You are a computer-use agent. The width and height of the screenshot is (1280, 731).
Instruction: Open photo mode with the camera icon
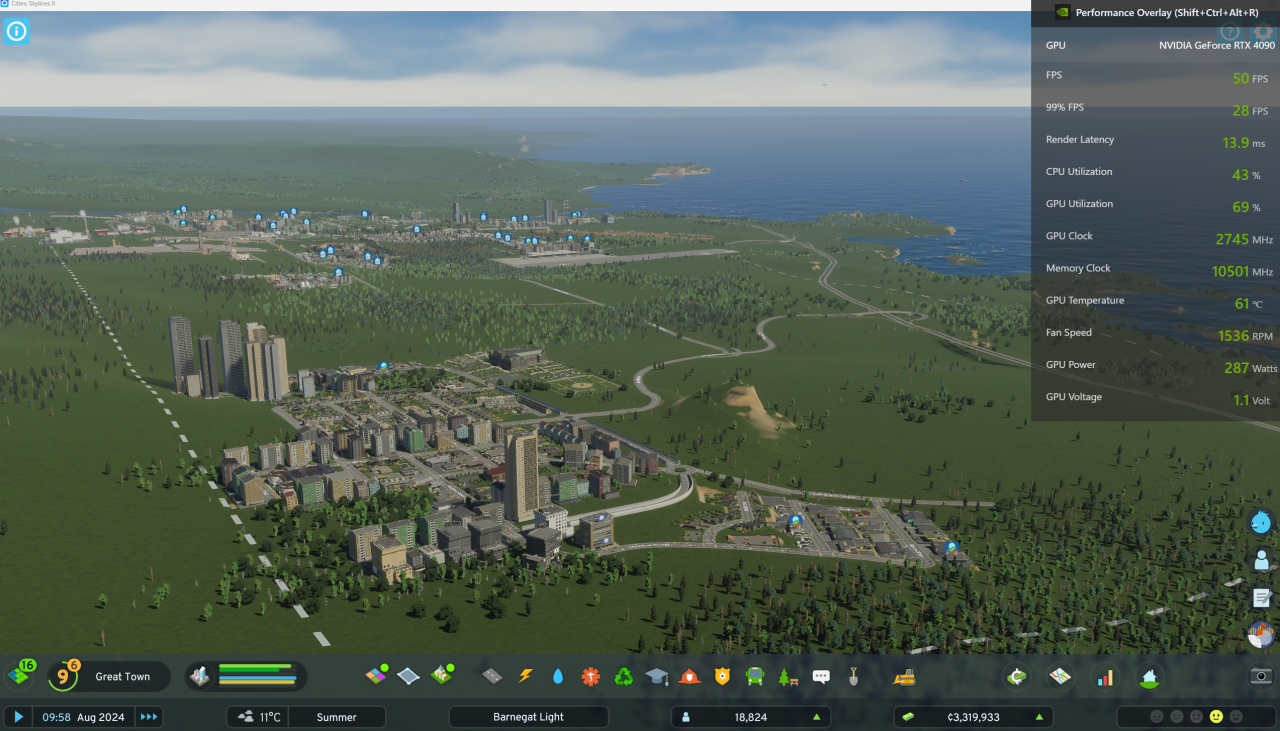(x=1261, y=676)
